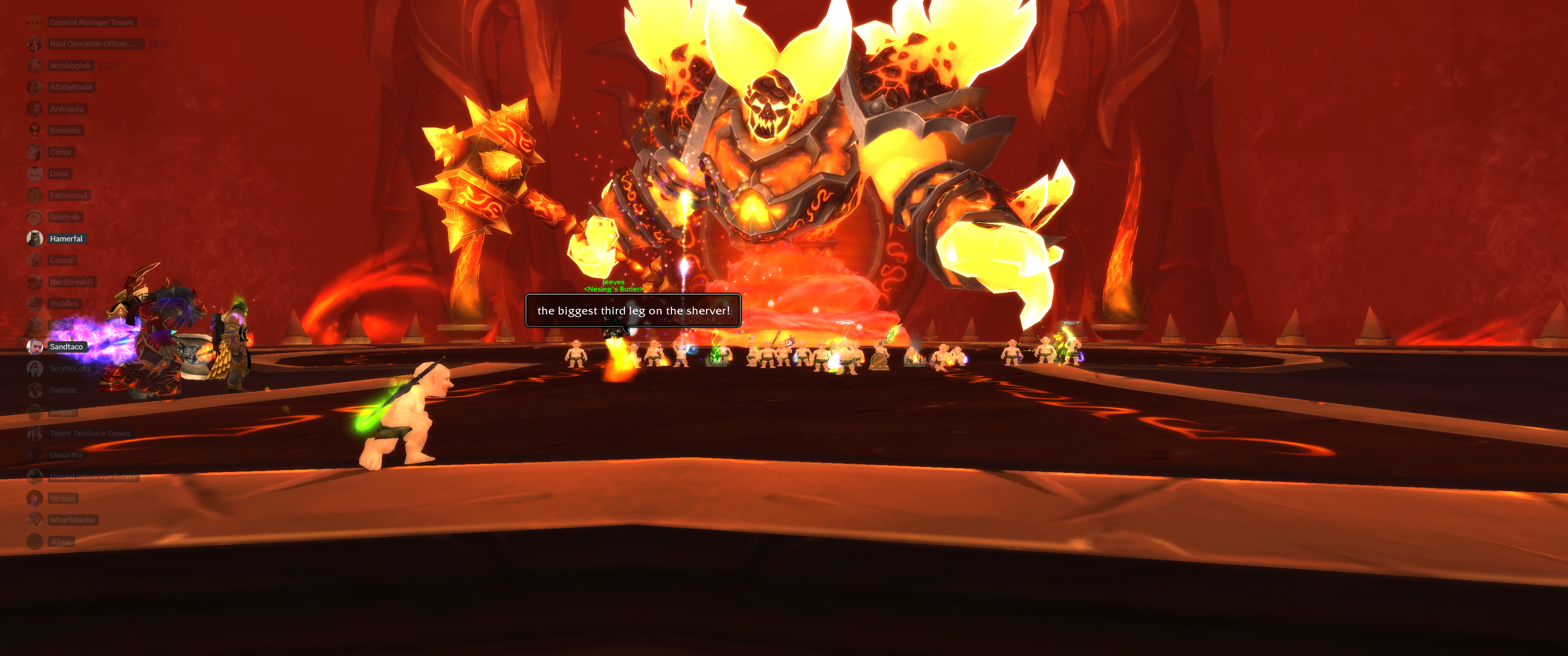The image size is (1568, 656).
Task: Click Demi's avatar
Action: click(35, 174)
